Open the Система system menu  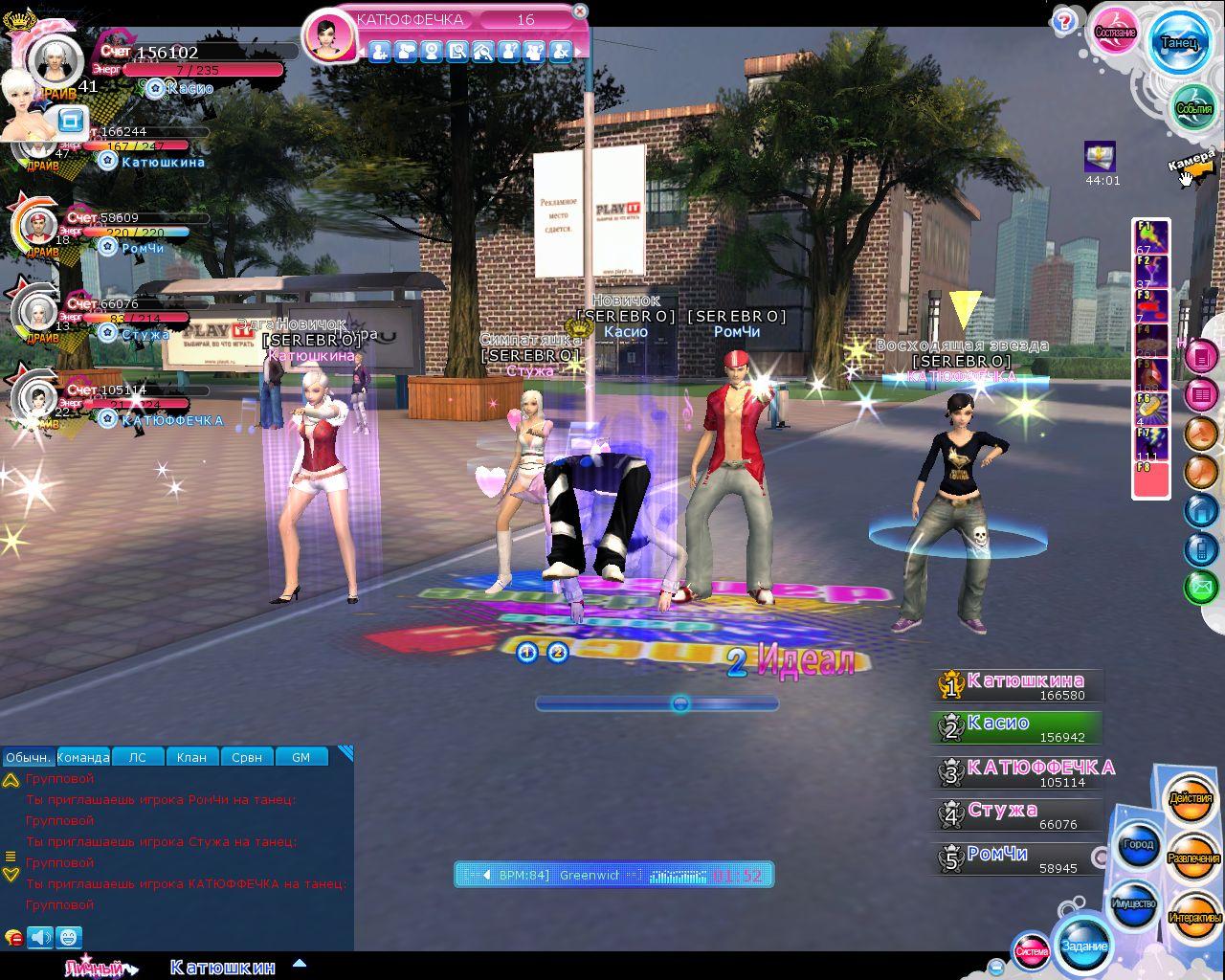(1032, 950)
